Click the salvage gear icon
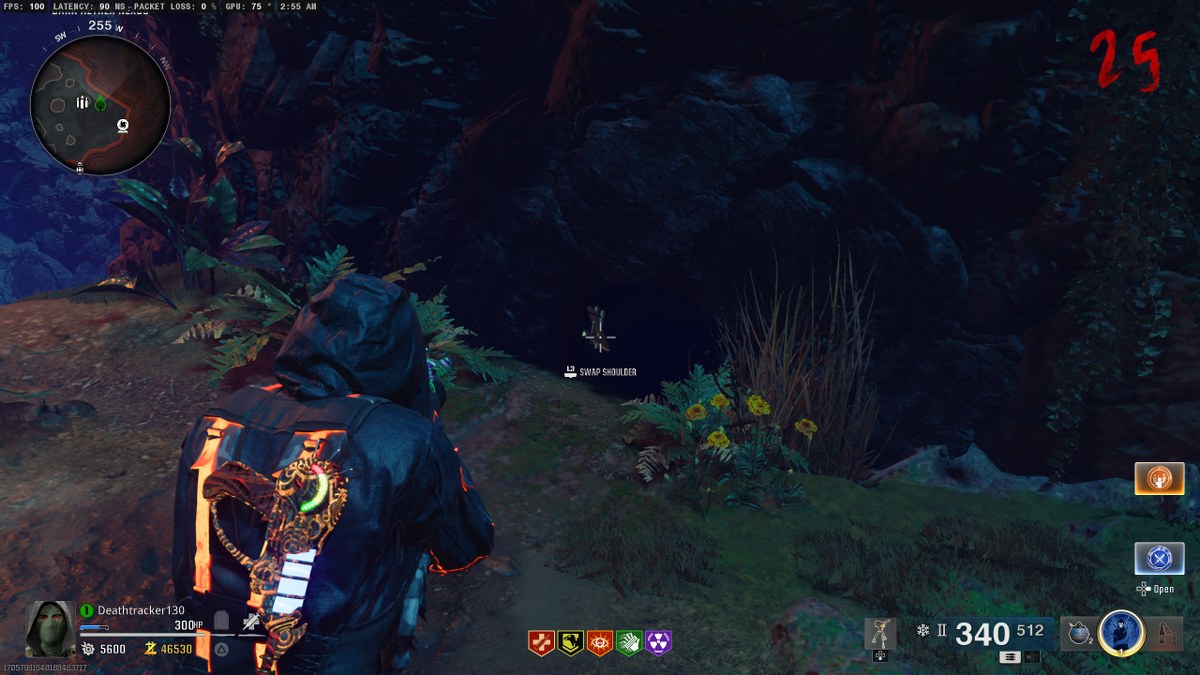 coord(88,649)
